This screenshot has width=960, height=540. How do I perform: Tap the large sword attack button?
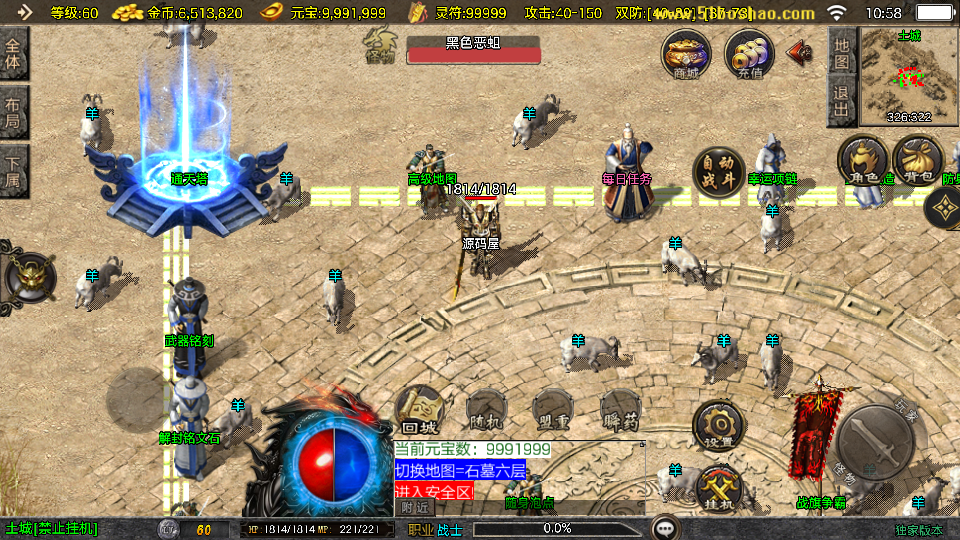click(x=875, y=443)
